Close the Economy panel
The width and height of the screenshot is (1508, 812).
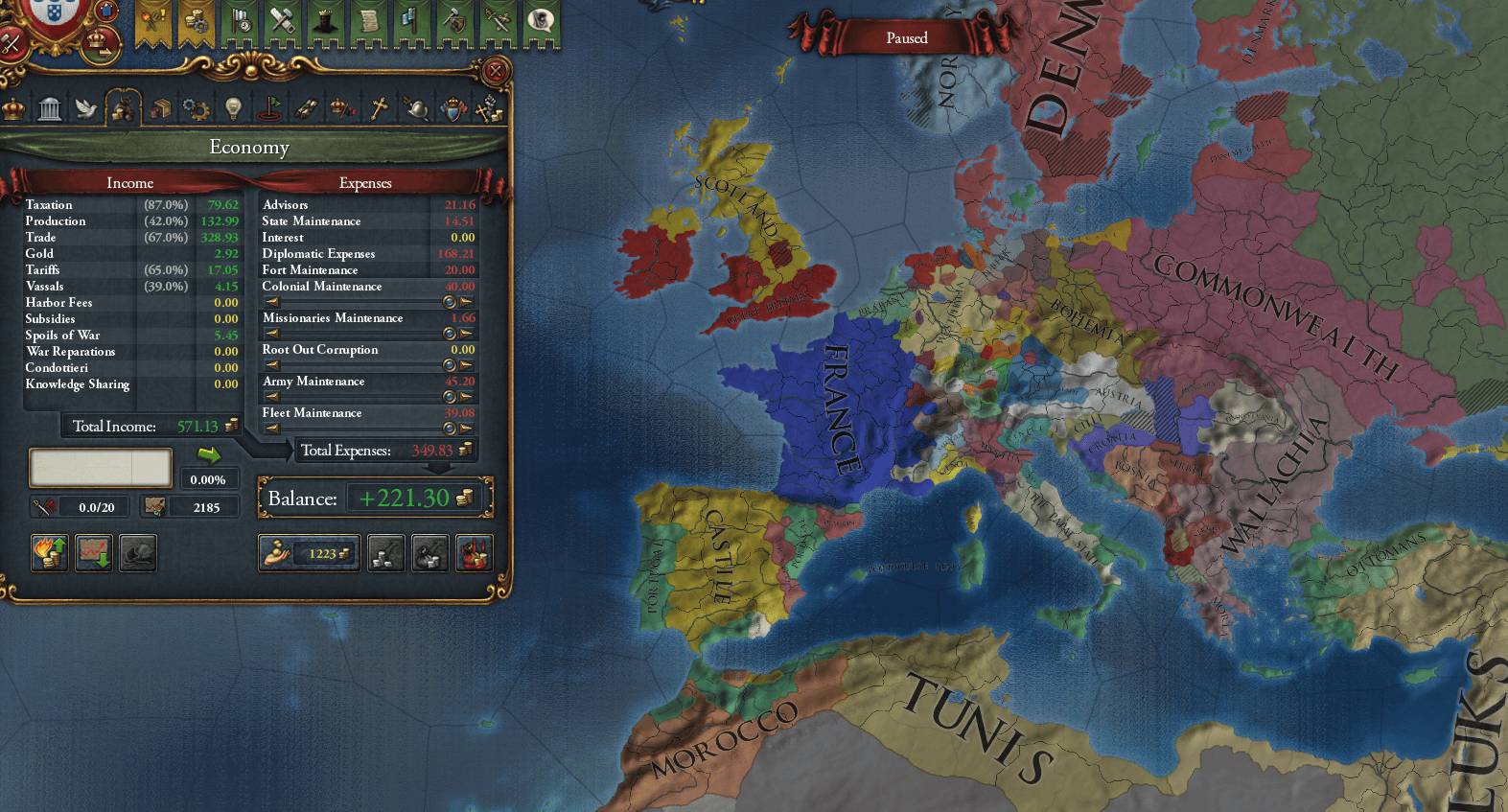click(495, 71)
